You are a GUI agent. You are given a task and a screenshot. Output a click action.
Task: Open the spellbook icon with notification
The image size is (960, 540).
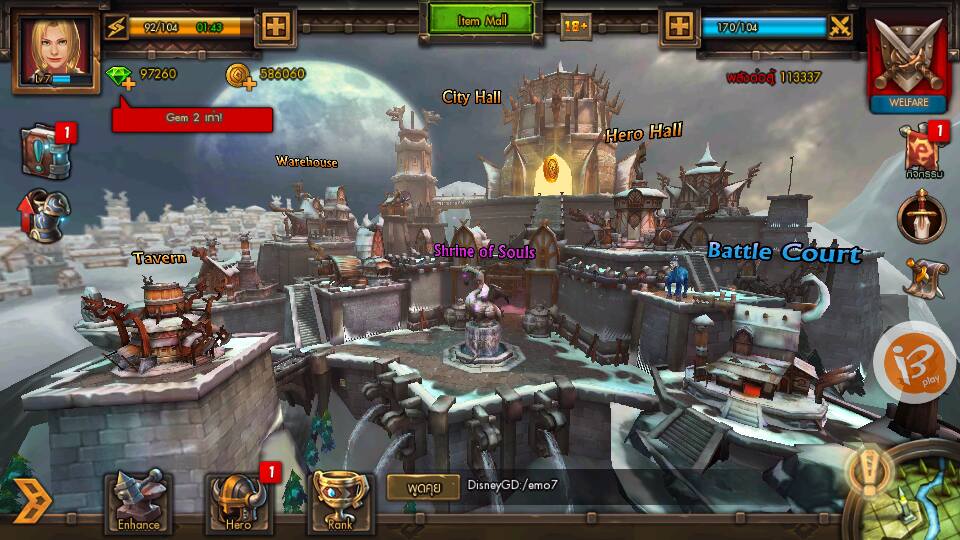point(45,151)
